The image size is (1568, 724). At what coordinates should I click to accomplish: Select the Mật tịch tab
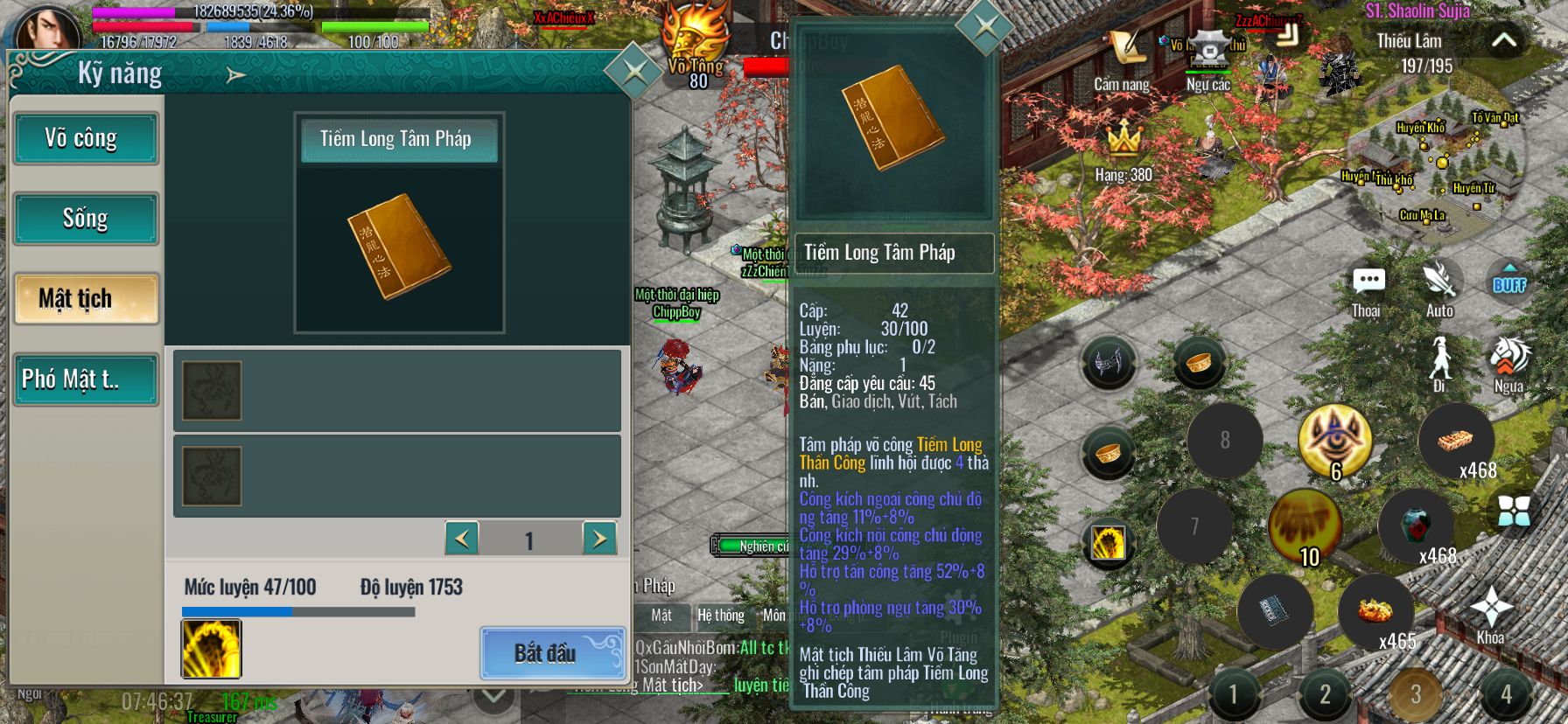pyautogui.click(x=86, y=299)
